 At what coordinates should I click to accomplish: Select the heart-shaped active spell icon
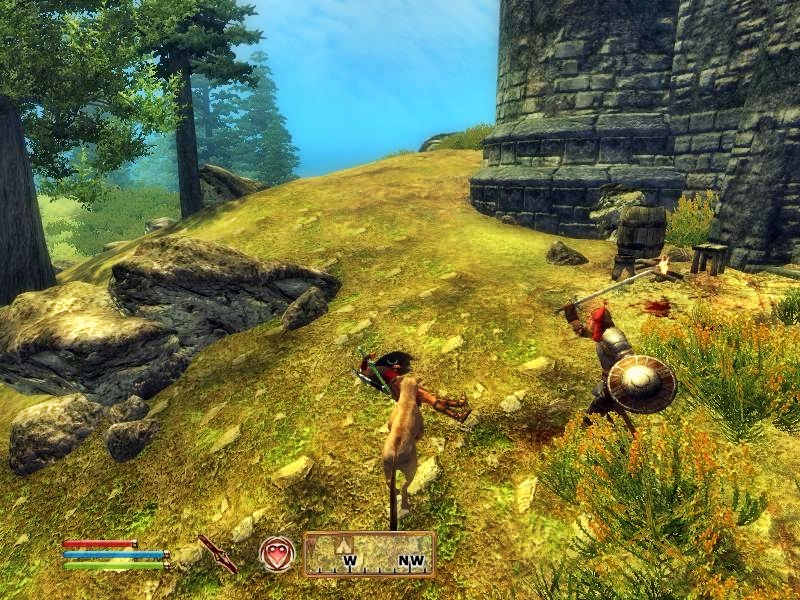[277, 554]
